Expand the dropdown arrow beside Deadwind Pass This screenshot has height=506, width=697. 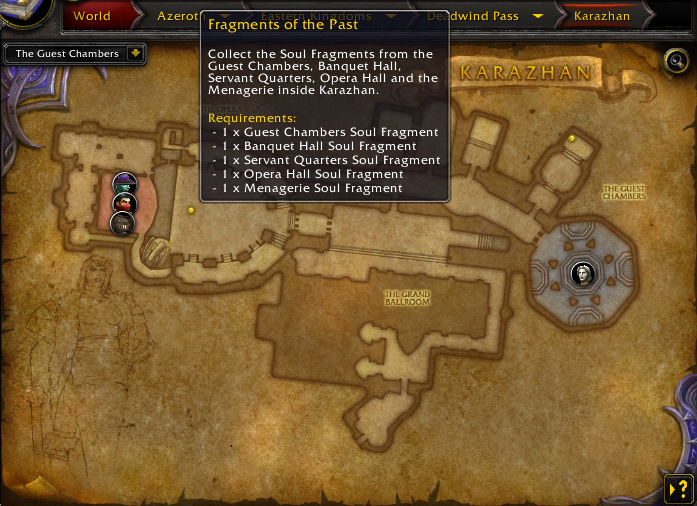(538, 16)
